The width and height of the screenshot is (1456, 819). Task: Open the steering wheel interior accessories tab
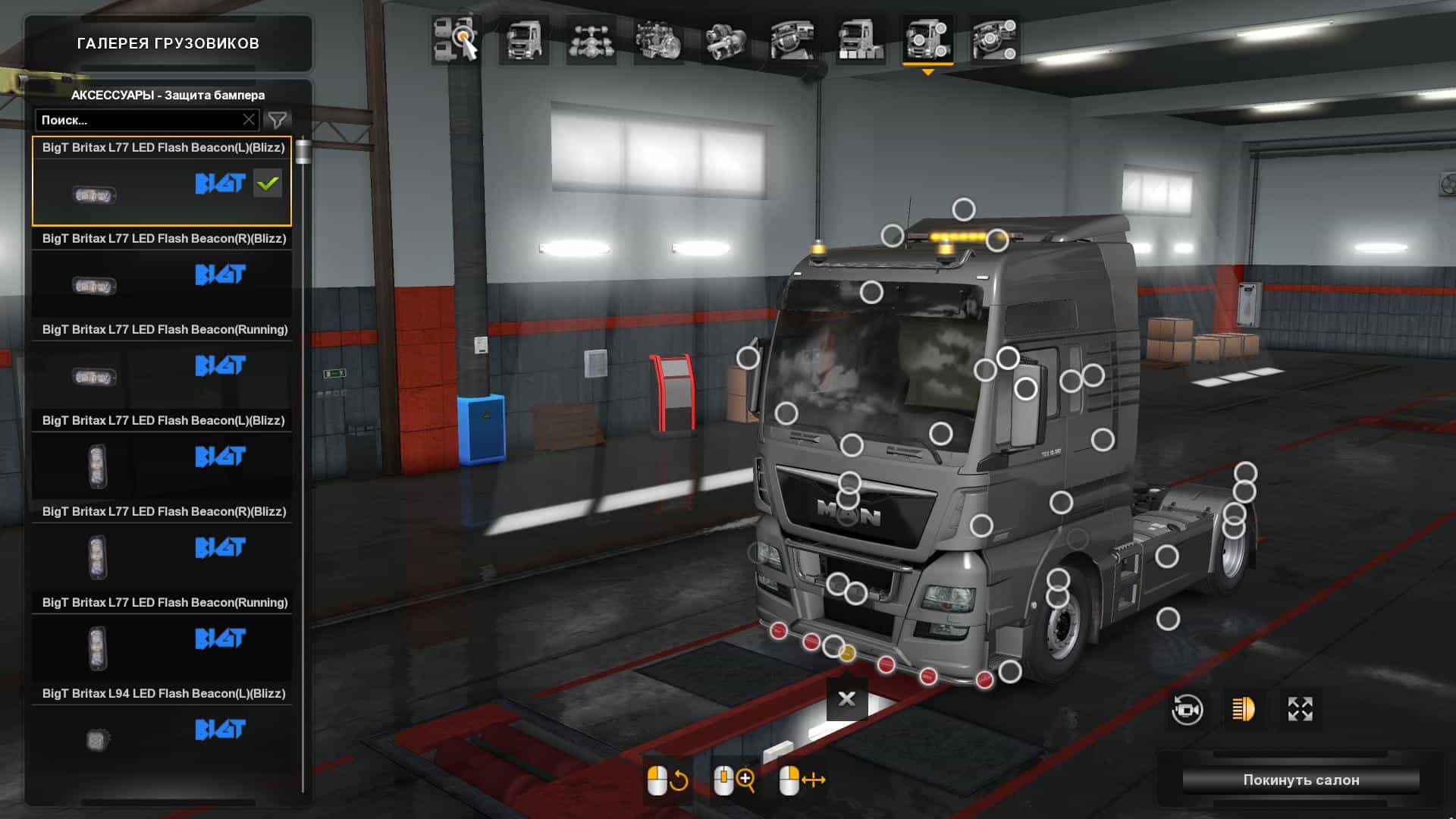click(994, 39)
